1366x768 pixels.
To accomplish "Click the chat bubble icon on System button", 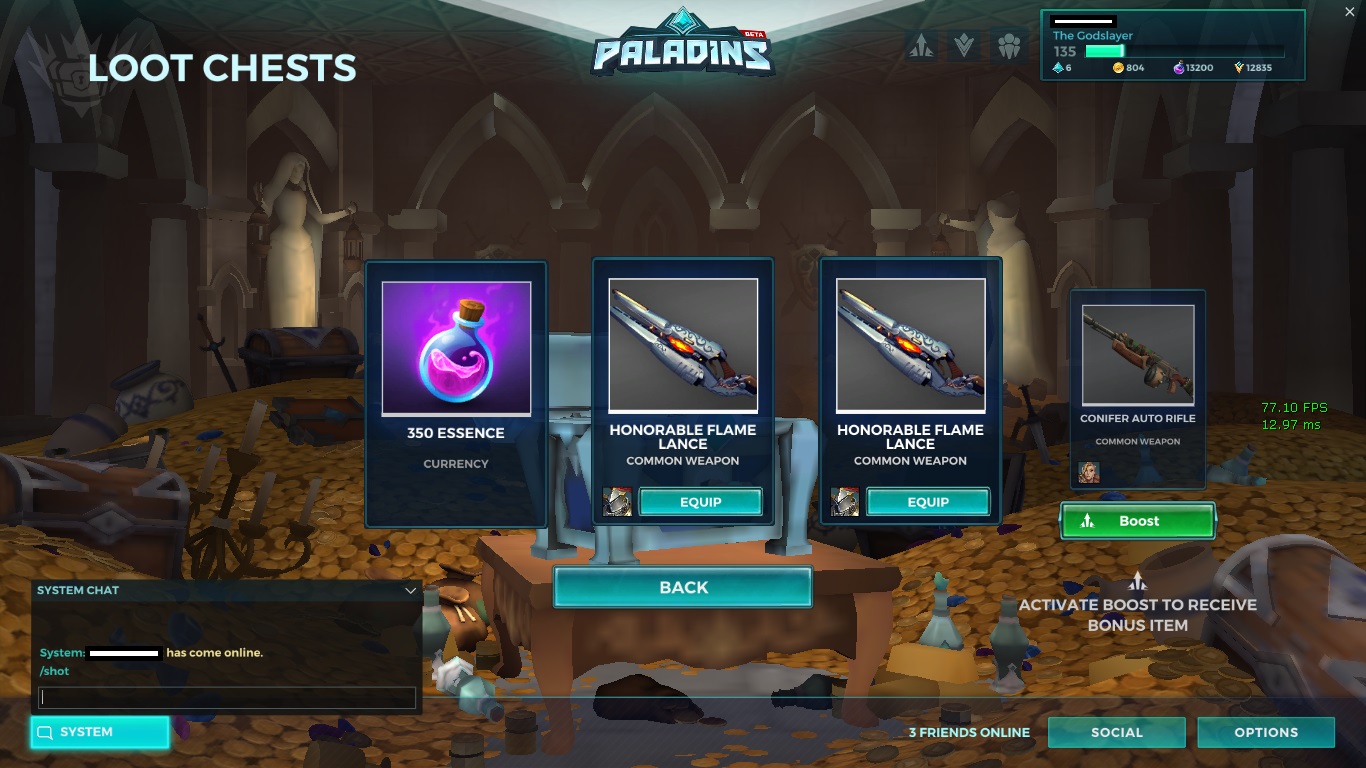I will 44,732.
